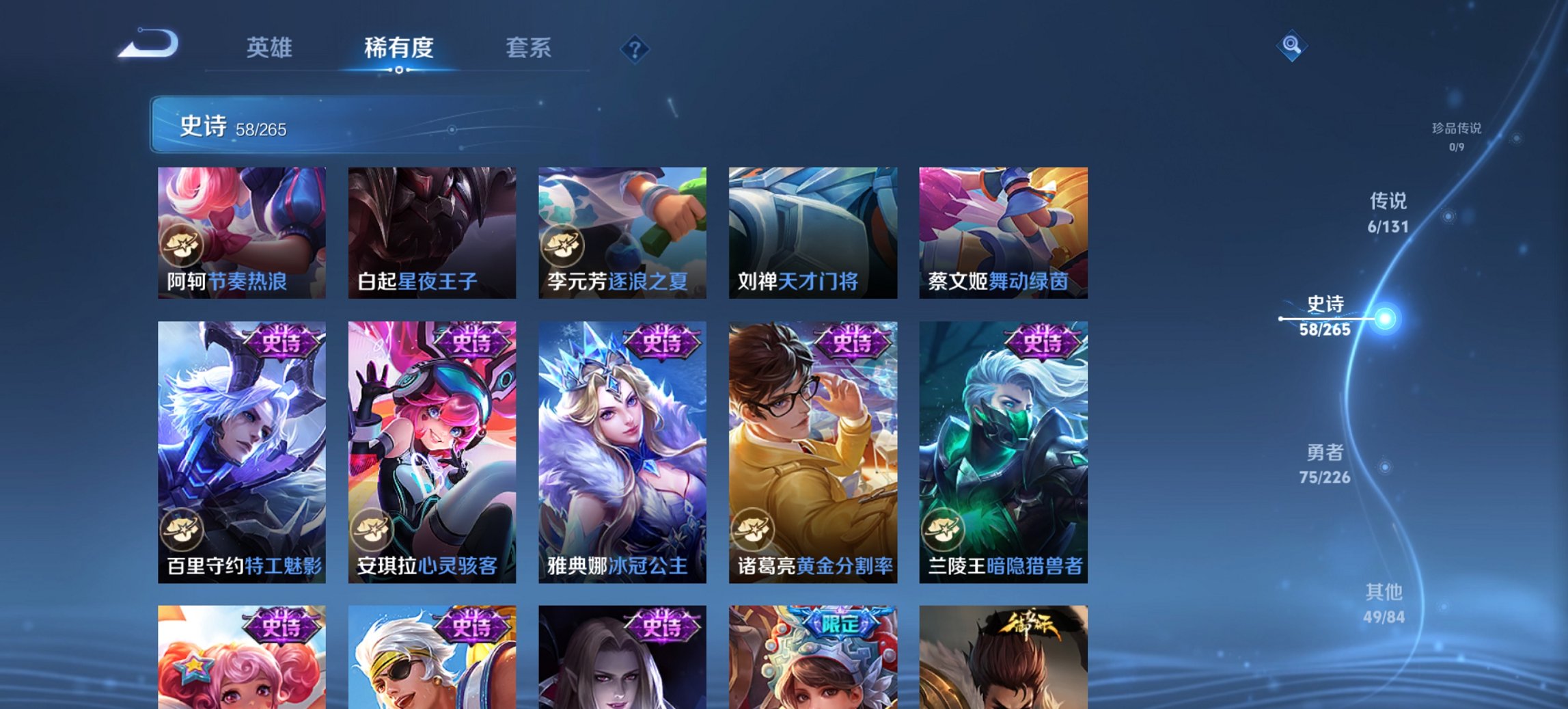Switch to the 套系 tab
Screen dimensions: 1568x709
tap(529, 48)
